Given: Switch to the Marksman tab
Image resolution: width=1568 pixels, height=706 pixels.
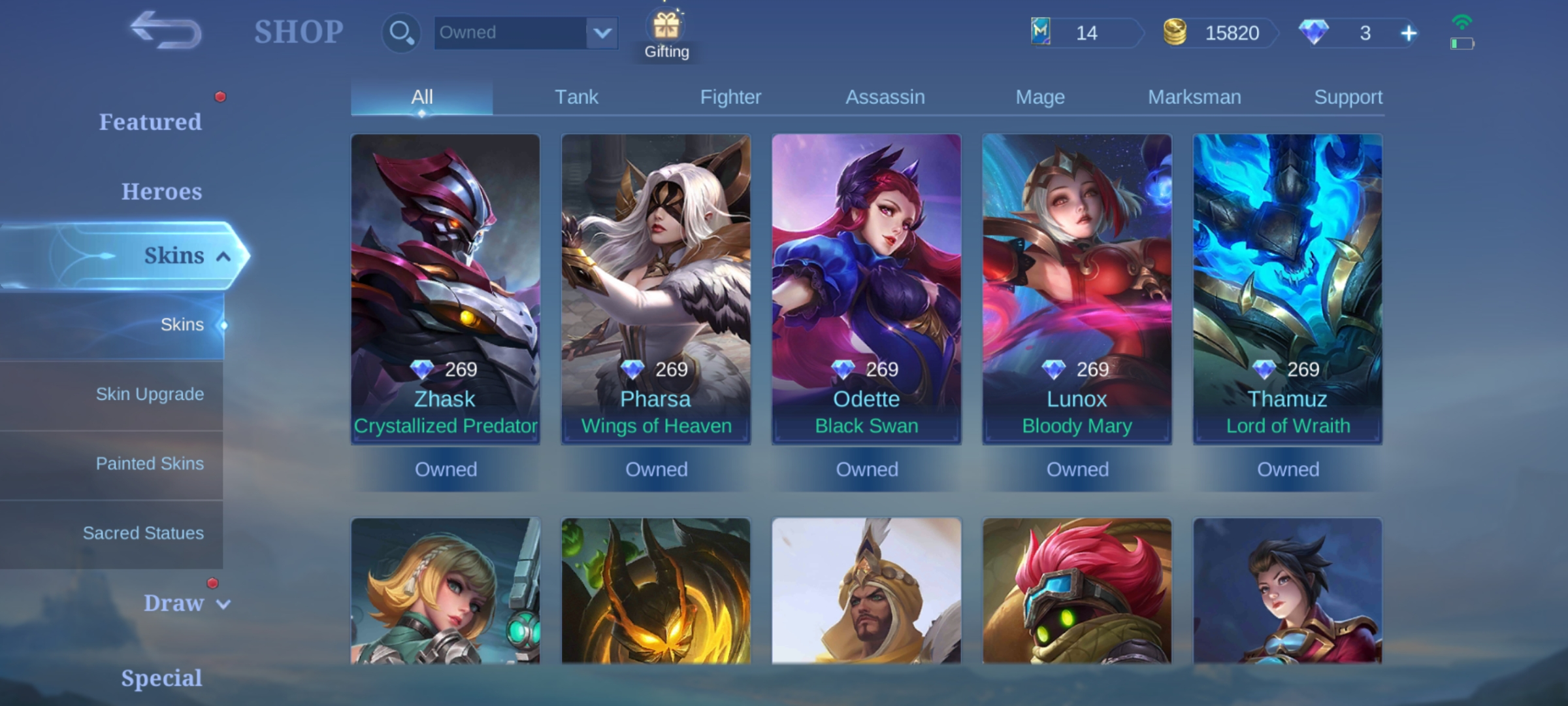Looking at the screenshot, I should click(1194, 96).
